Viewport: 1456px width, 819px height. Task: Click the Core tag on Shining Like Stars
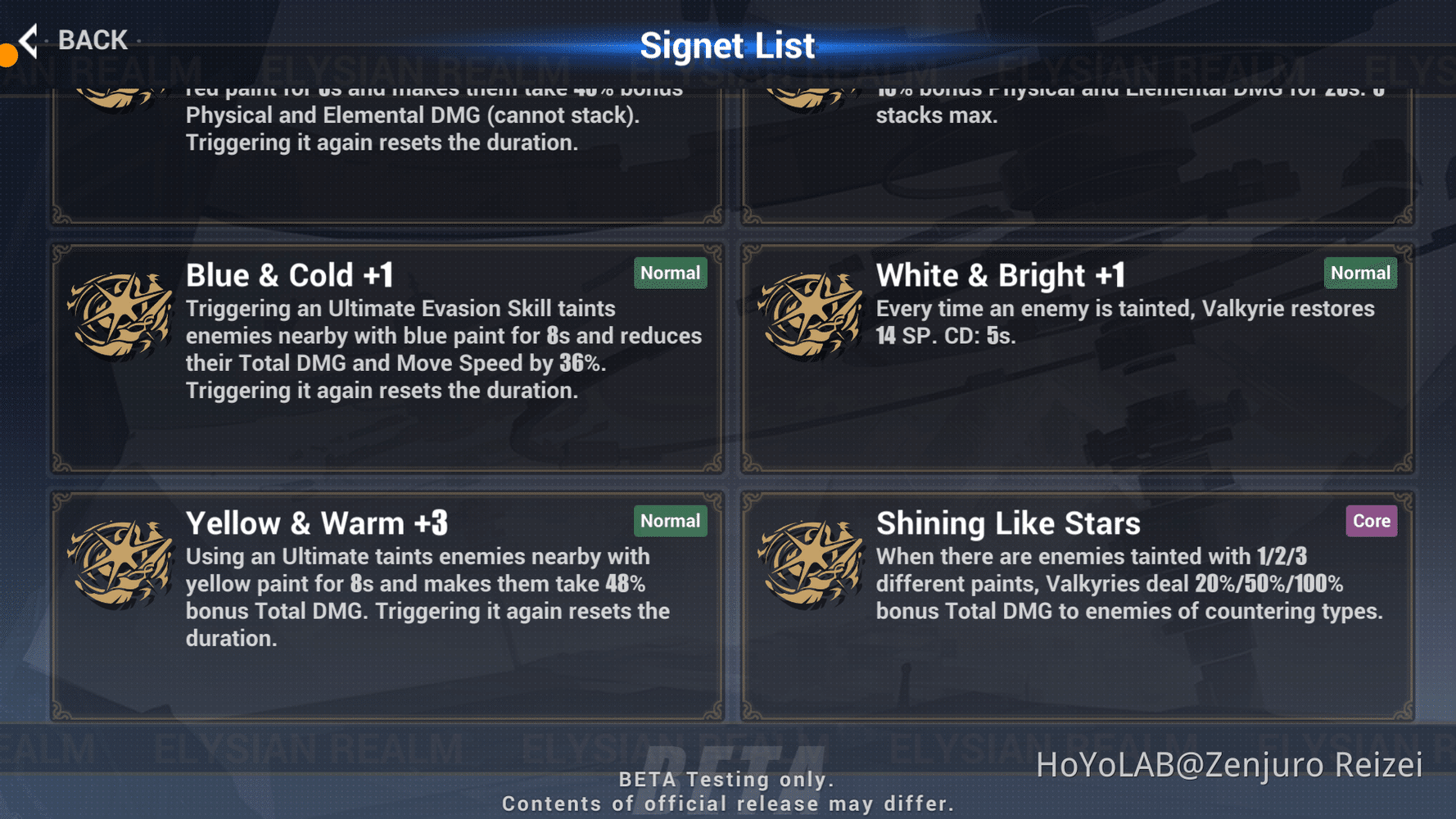1371,521
